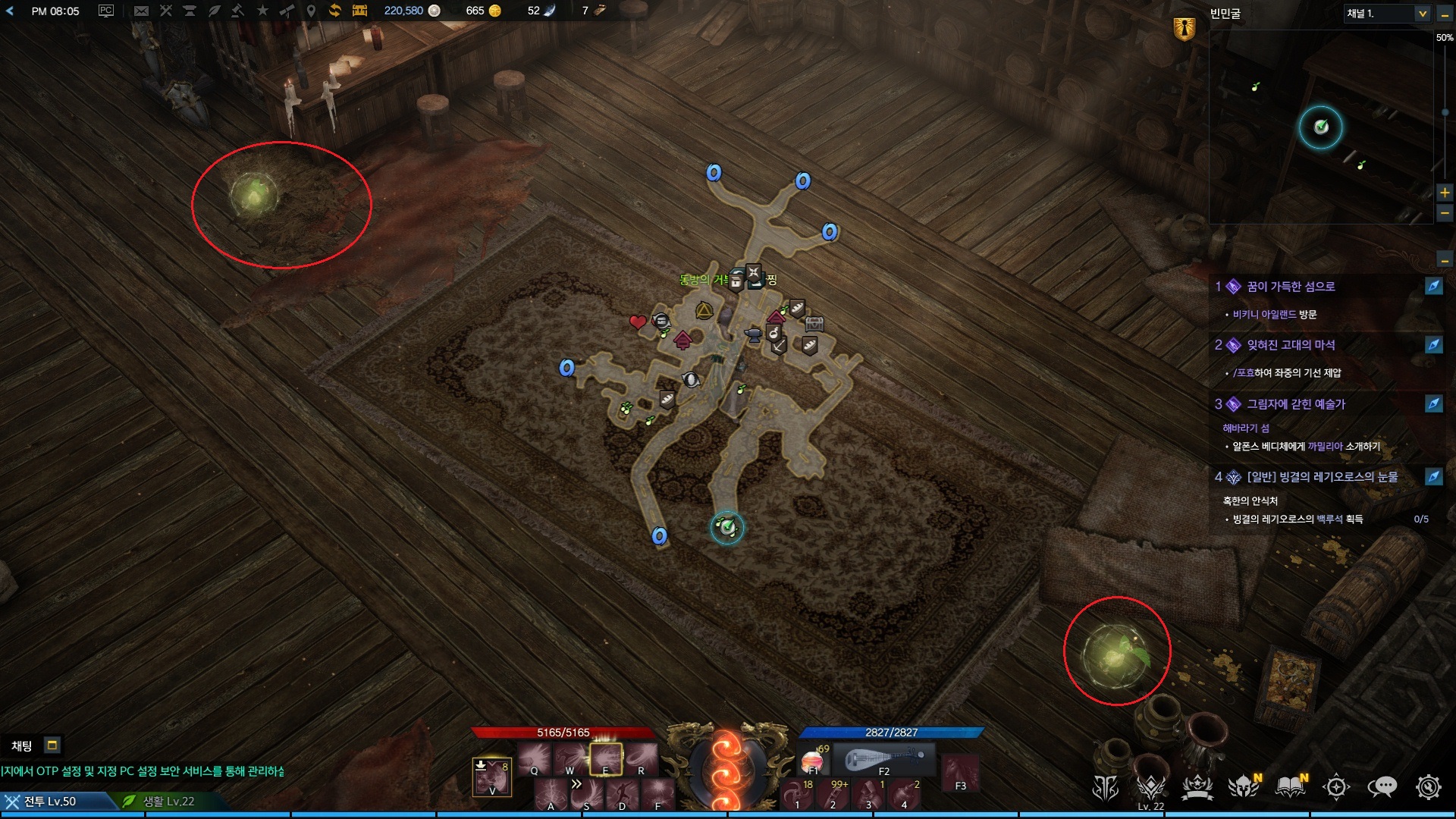Click the back arrow in top bar
The height and width of the screenshot is (819, 1456).
click(x=10, y=11)
